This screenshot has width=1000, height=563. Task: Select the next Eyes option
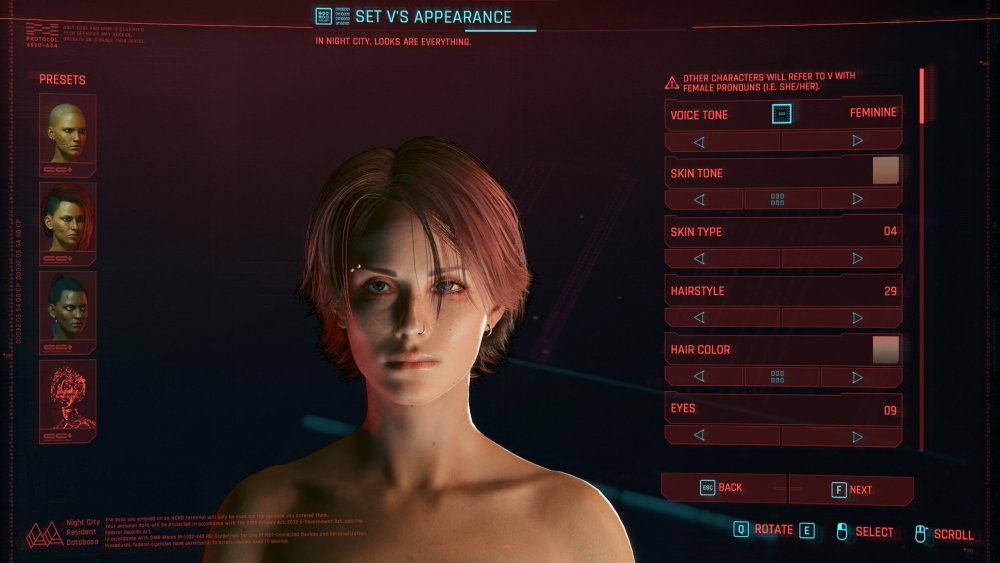856,436
